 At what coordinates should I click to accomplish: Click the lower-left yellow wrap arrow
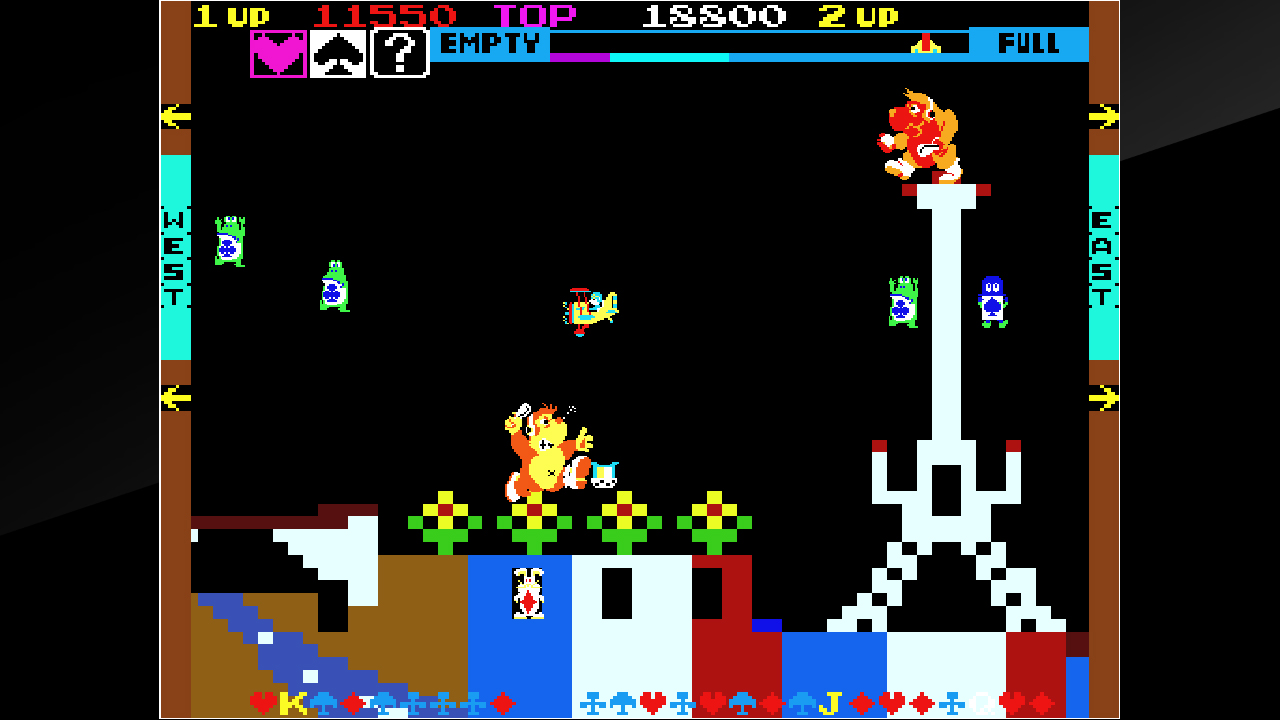point(176,397)
